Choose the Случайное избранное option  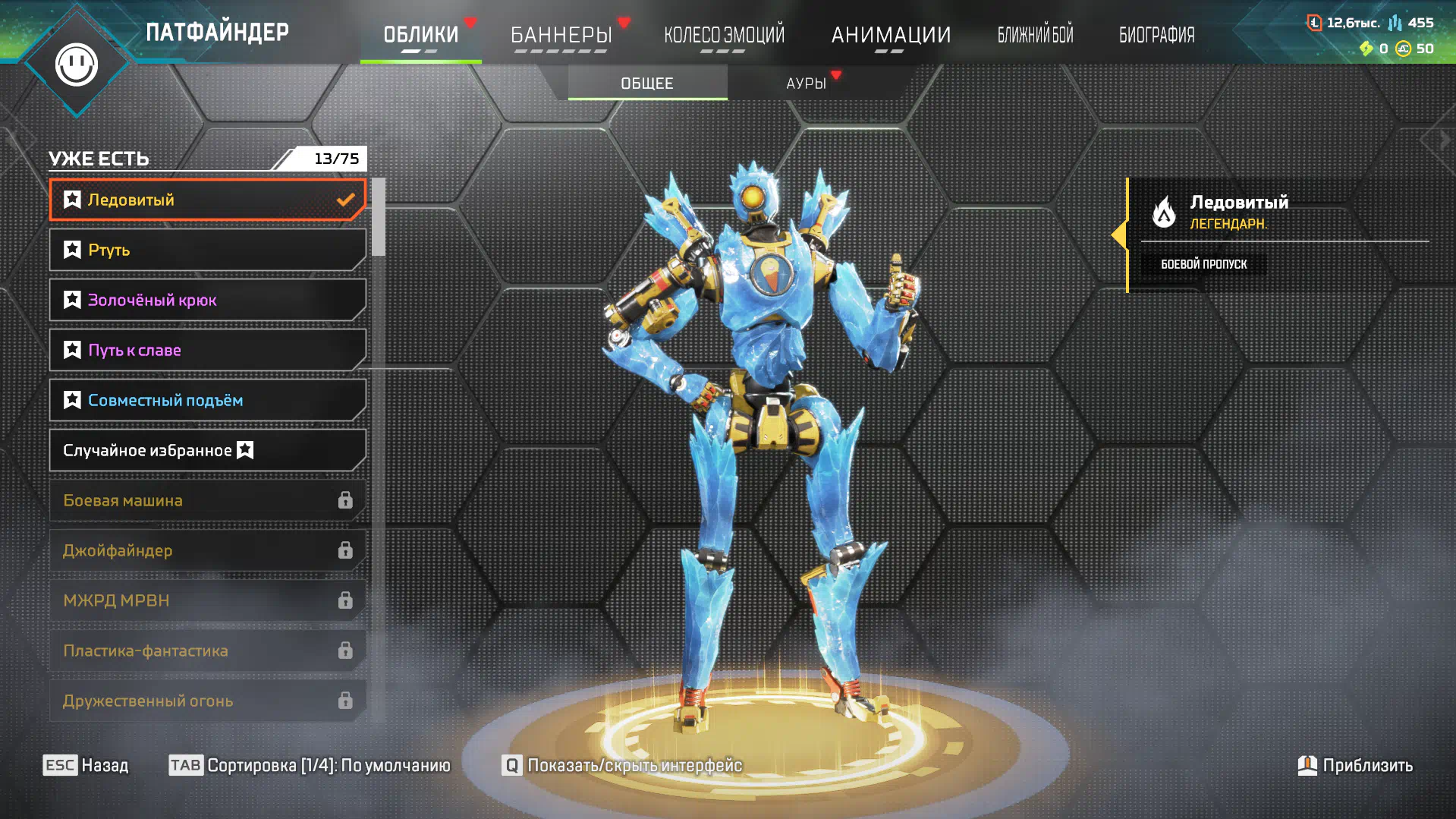tap(207, 450)
